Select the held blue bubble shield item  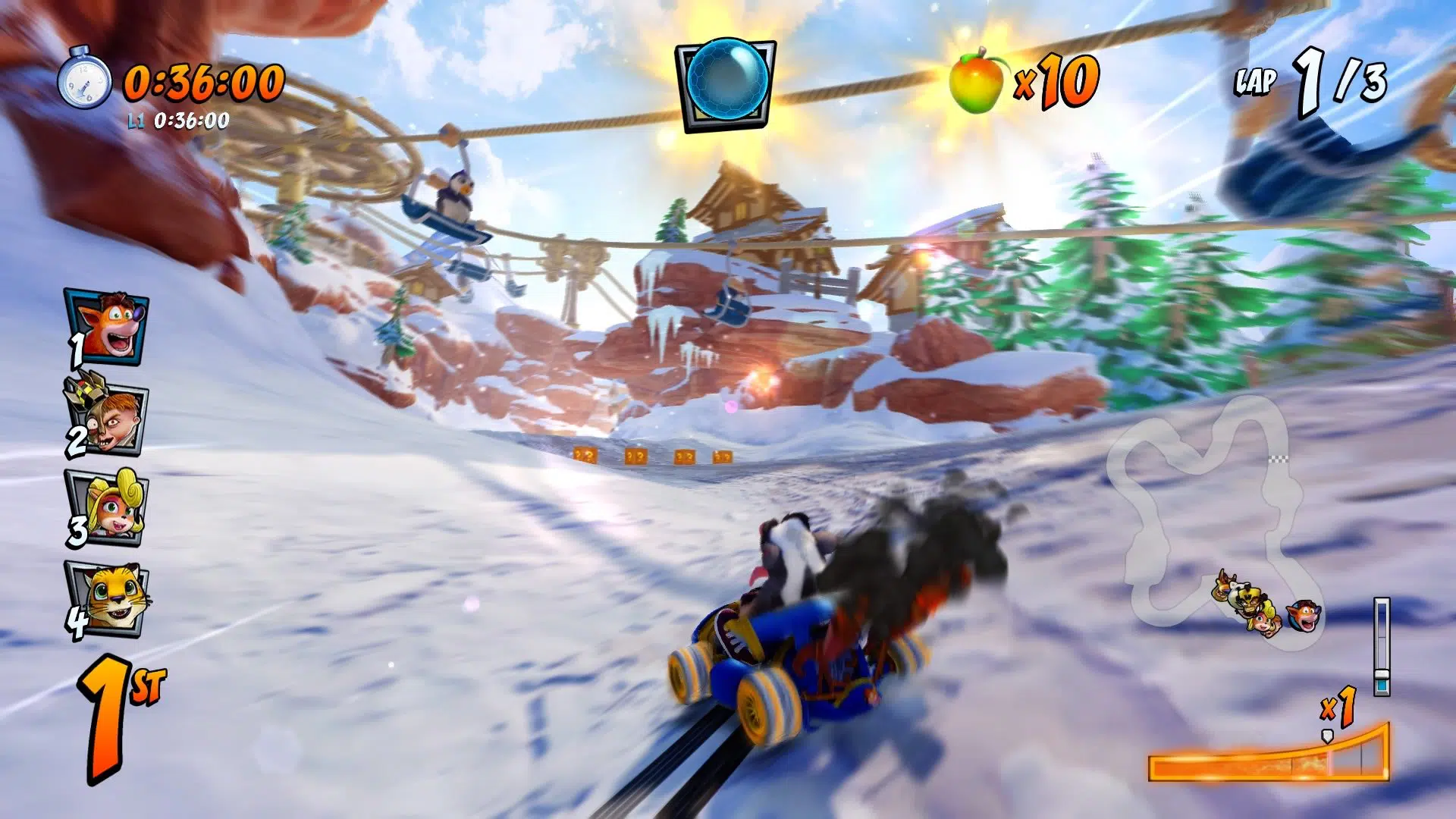pos(726,82)
